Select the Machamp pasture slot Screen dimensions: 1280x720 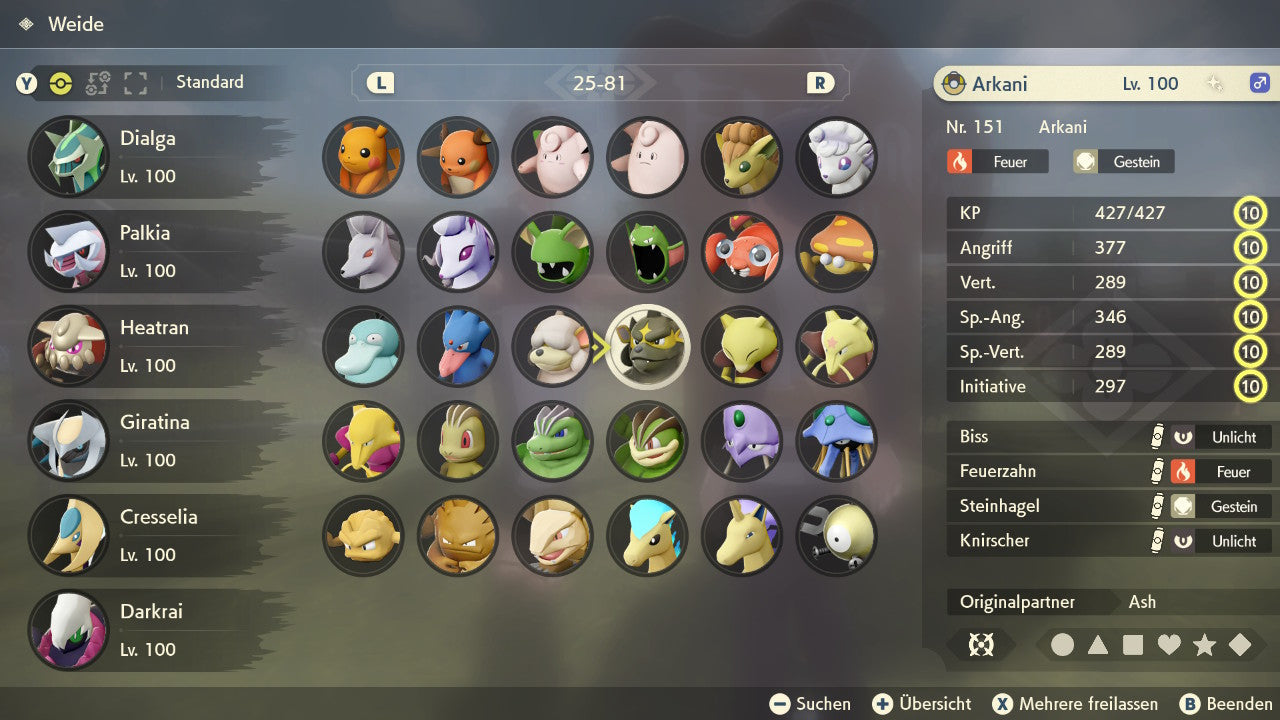point(648,440)
